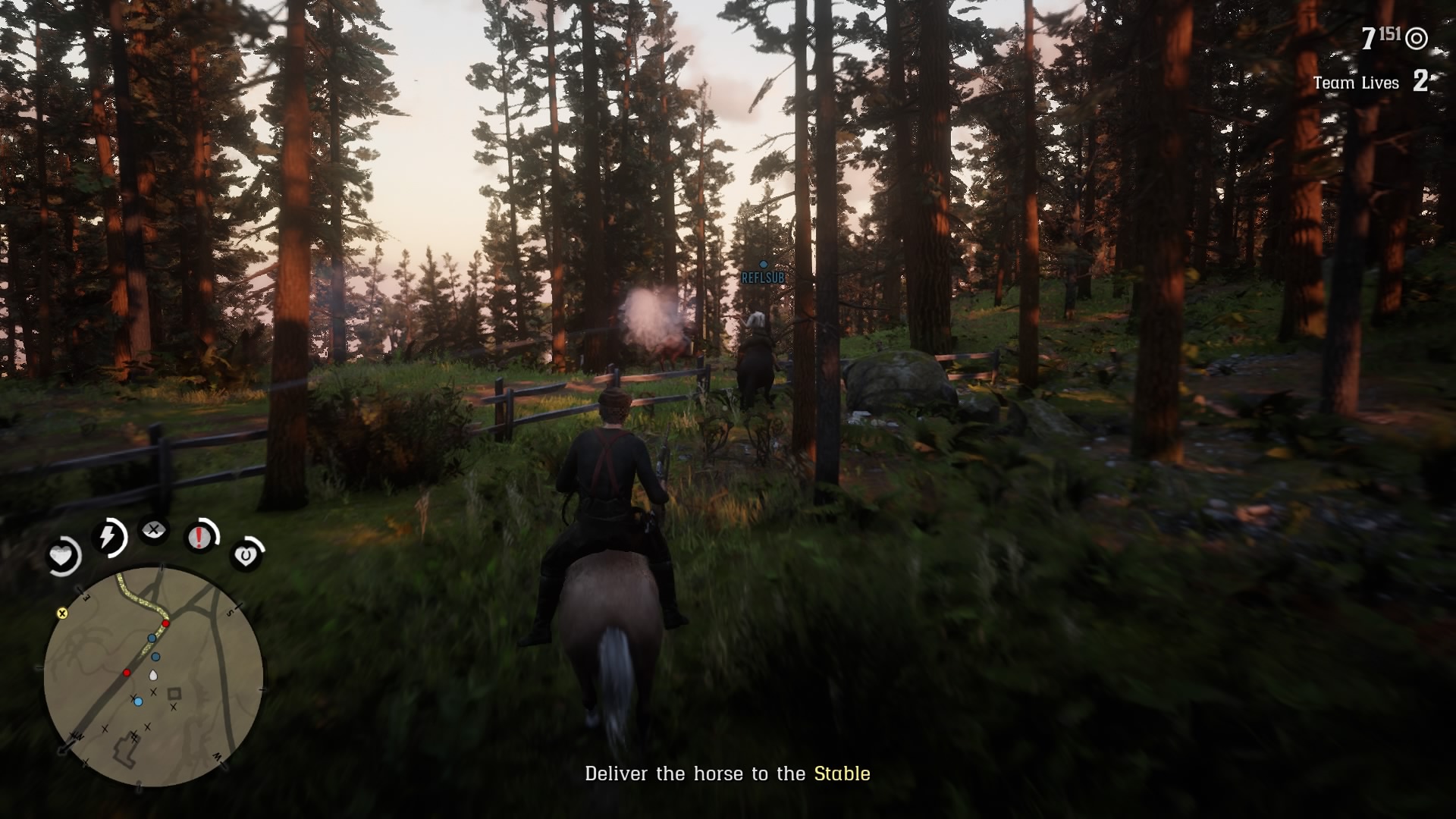Click the W compass letter on minimap edge
Viewport: 1456px width, 819px height.
click(216, 755)
